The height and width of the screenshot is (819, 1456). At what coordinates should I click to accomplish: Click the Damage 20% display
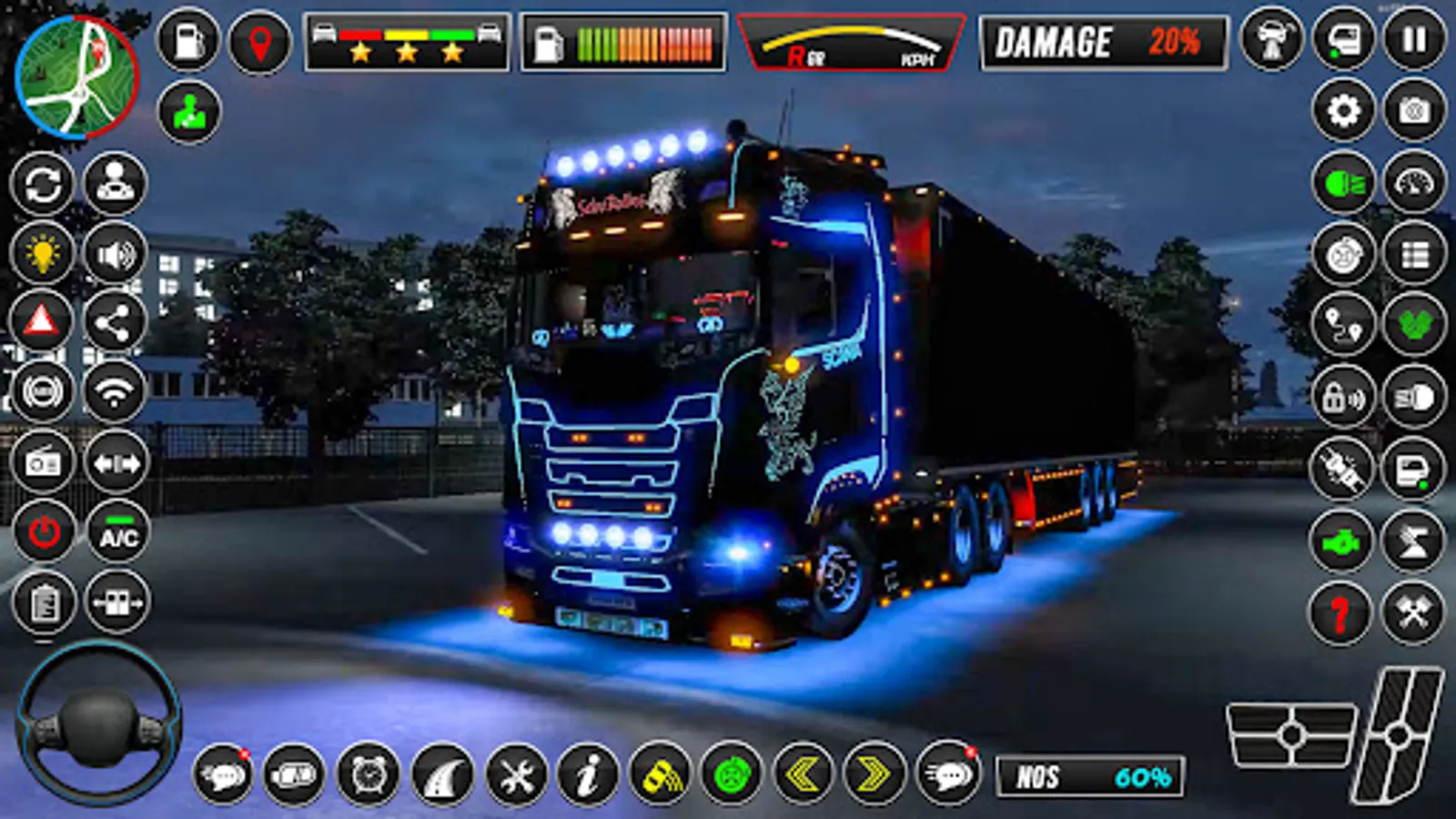tap(1101, 43)
